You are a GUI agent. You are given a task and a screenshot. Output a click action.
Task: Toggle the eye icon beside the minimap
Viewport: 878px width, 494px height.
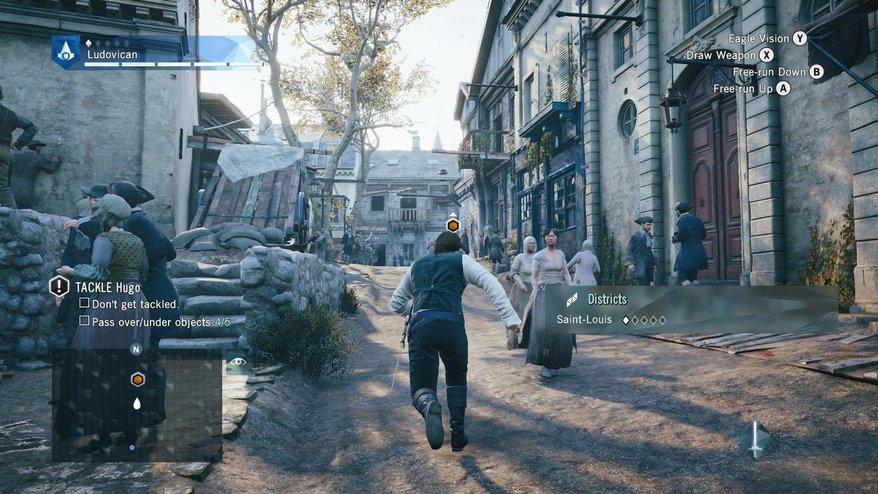(x=237, y=363)
